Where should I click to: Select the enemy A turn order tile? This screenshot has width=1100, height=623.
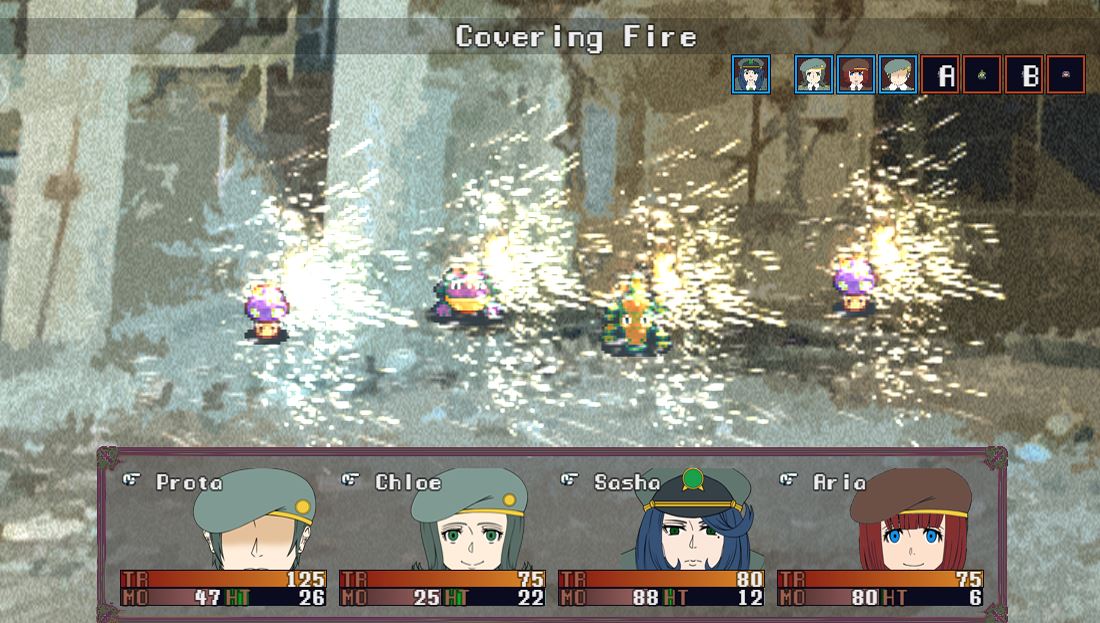[x=941, y=75]
